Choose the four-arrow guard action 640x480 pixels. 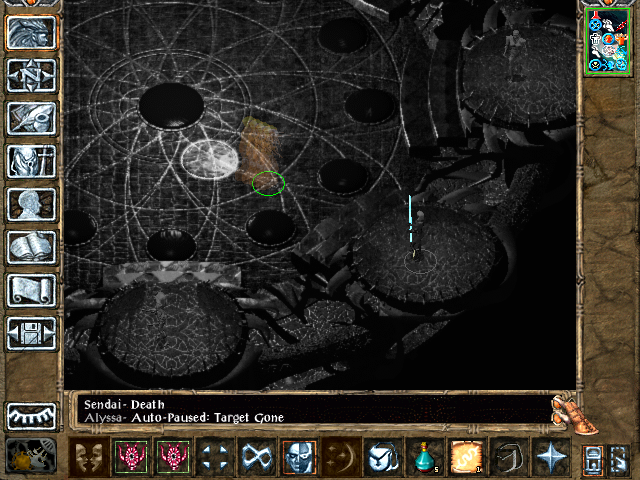pos(213,458)
